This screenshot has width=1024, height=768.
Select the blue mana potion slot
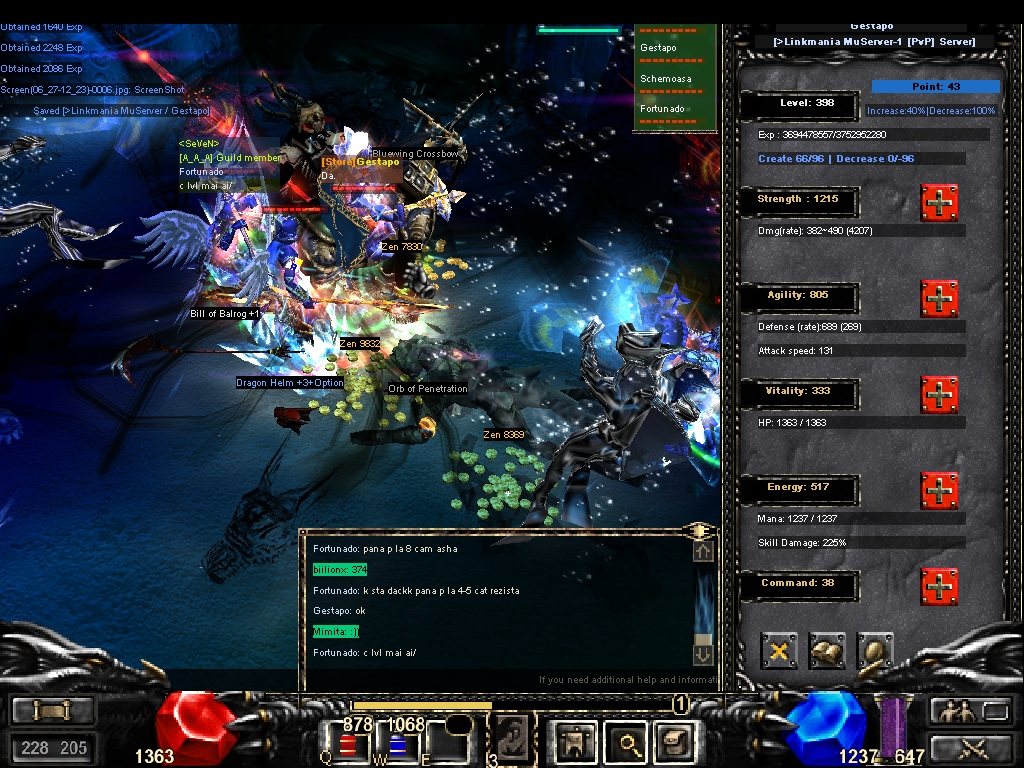399,744
